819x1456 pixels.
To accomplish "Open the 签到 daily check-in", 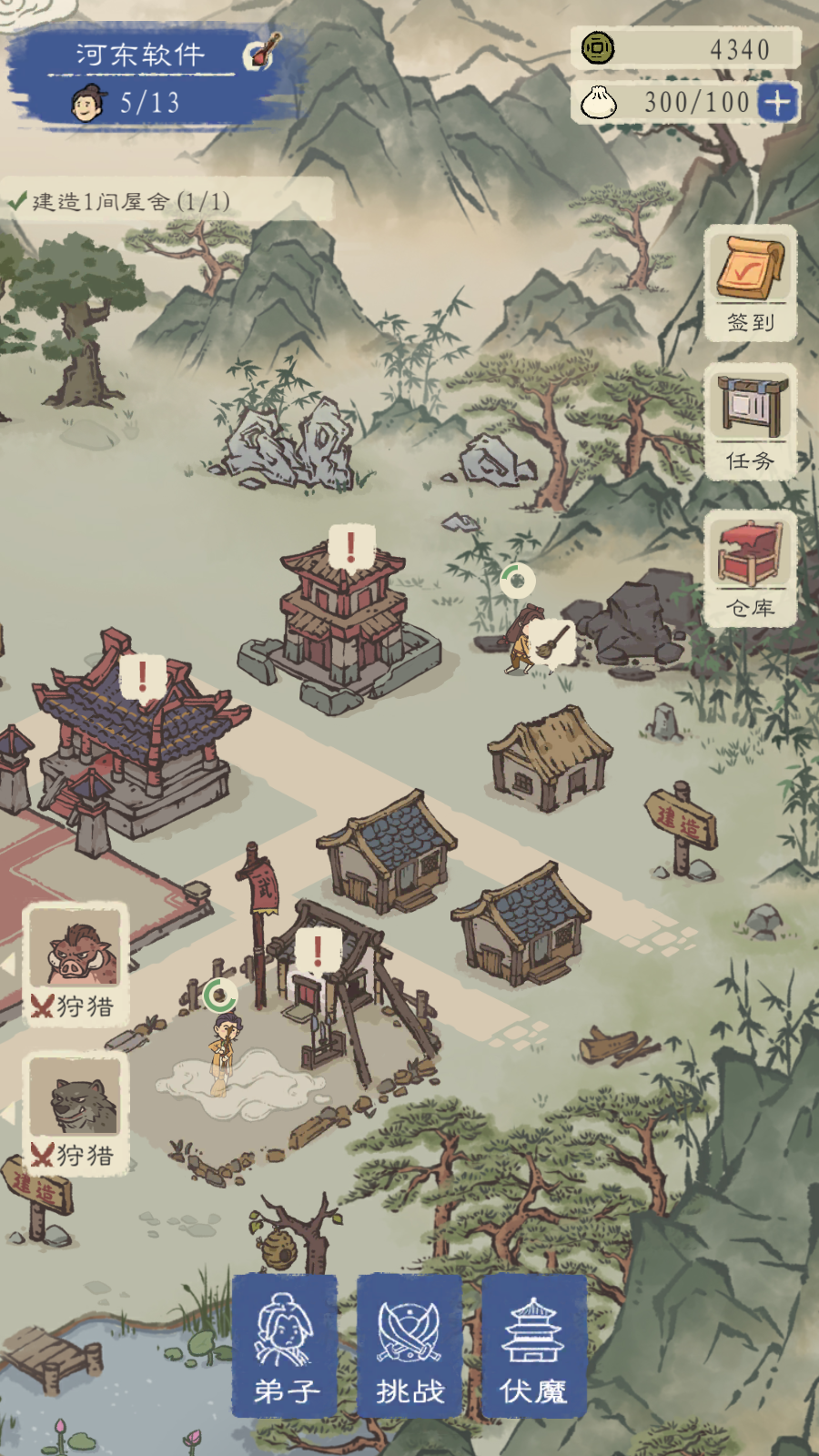I will [751, 283].
